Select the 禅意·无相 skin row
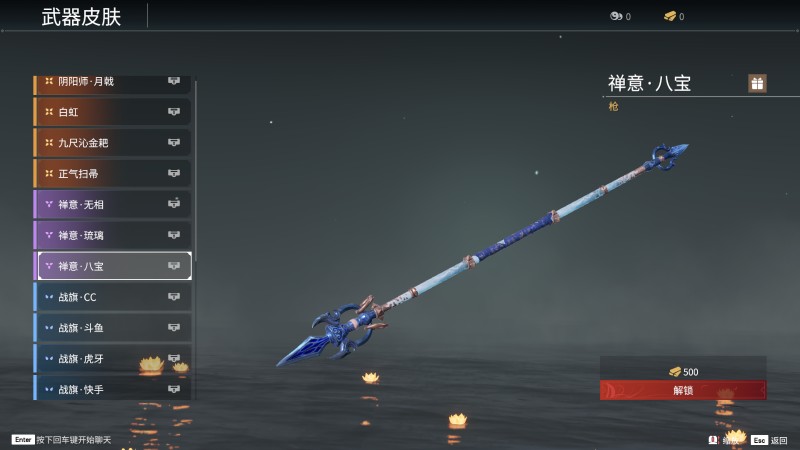 pos(113,204)
